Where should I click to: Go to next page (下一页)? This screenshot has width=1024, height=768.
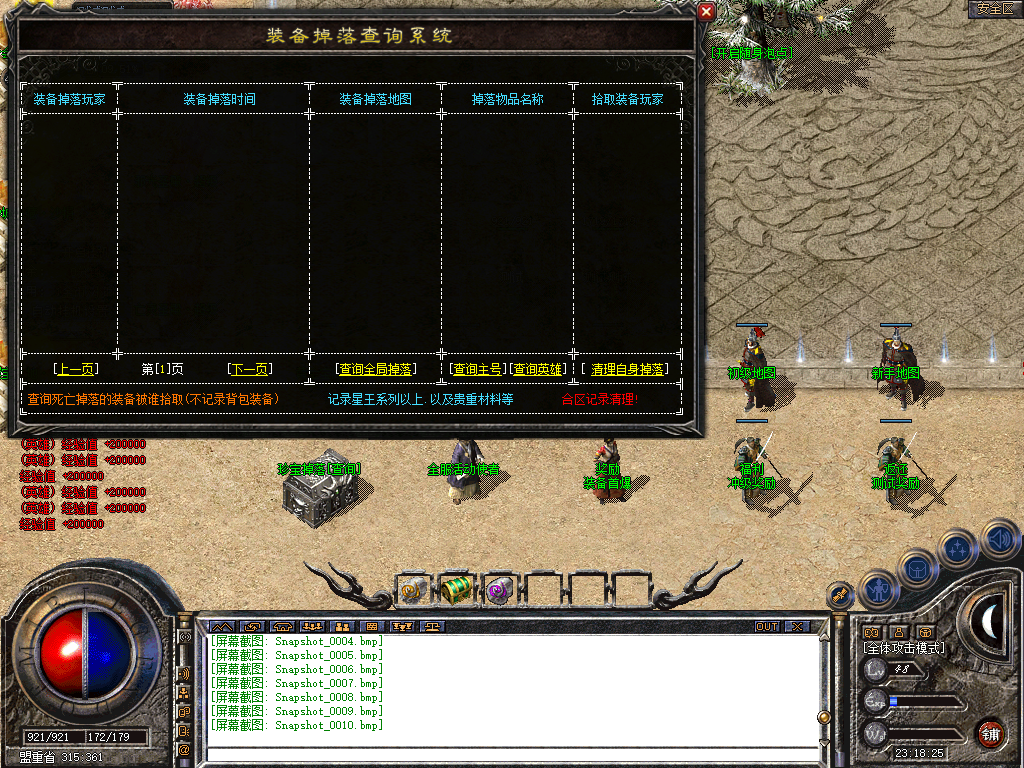pos(249,369)
